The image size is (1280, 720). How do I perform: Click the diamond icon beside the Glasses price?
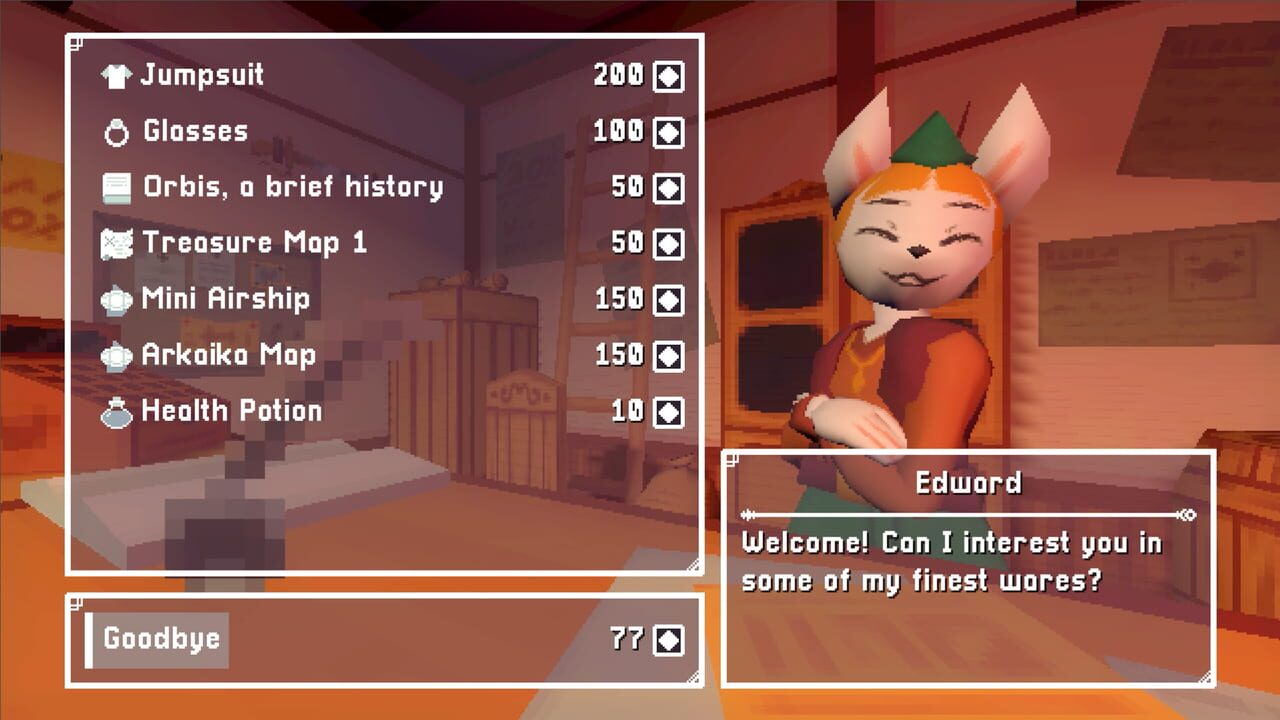coord(667,130)
